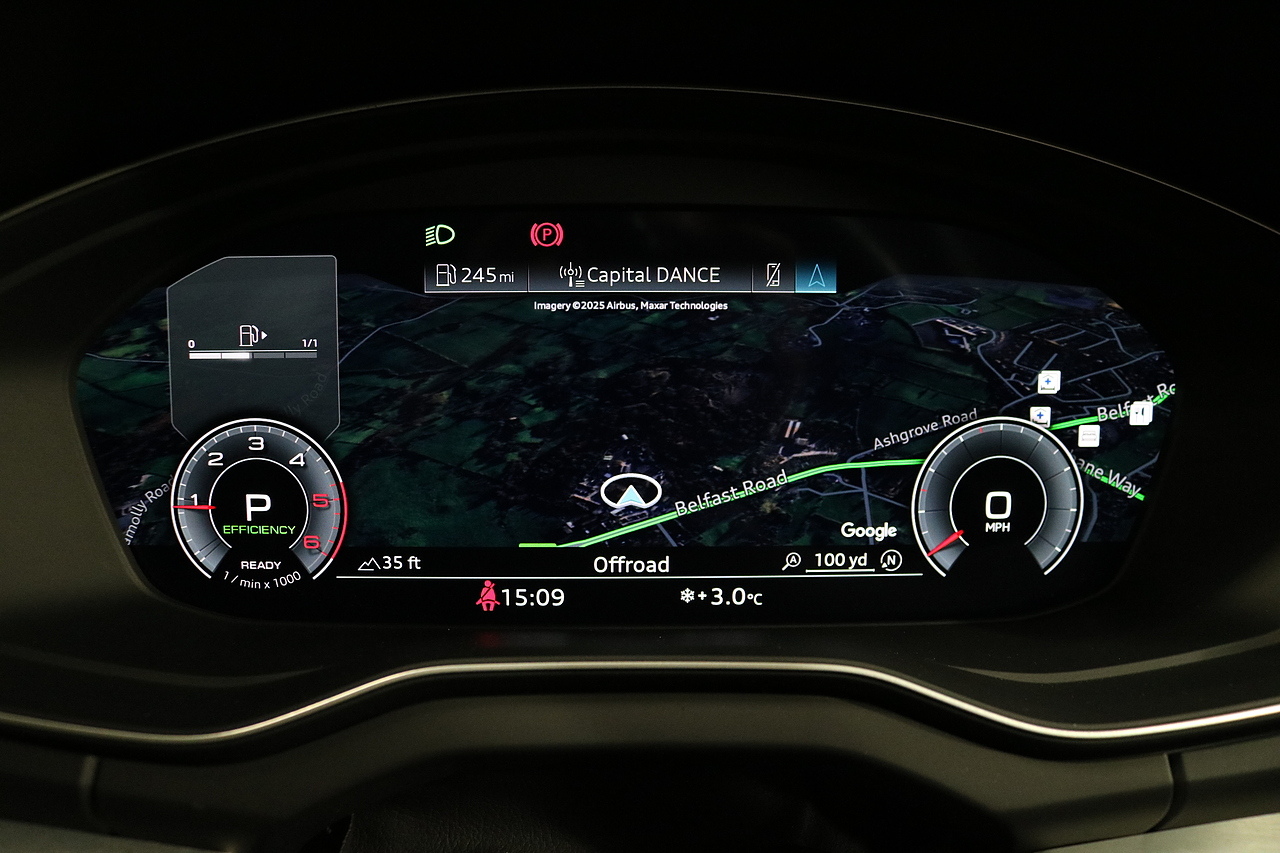
Task: Switch to the 245 mi fuel range tab
Action: [x=477, y=275]
